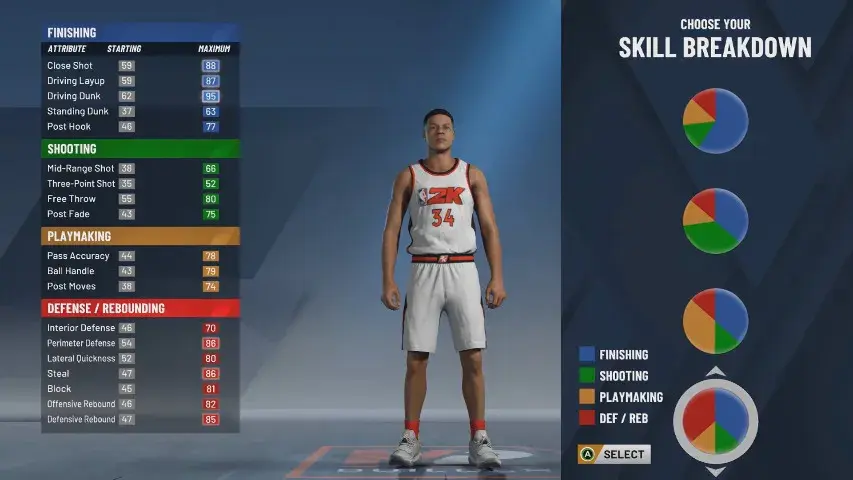
Task: Confirm the skill breakdown with Select
Action: 614,454
